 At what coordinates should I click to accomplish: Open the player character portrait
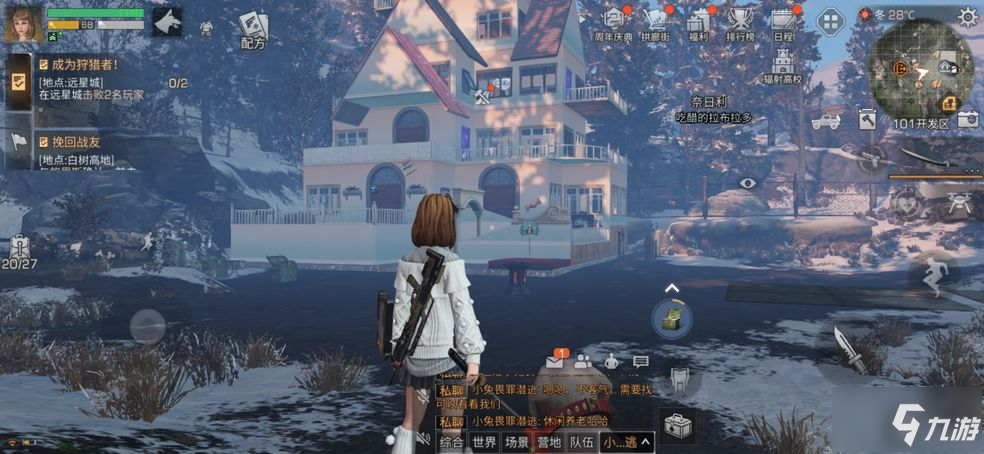[x=22, y=24]
